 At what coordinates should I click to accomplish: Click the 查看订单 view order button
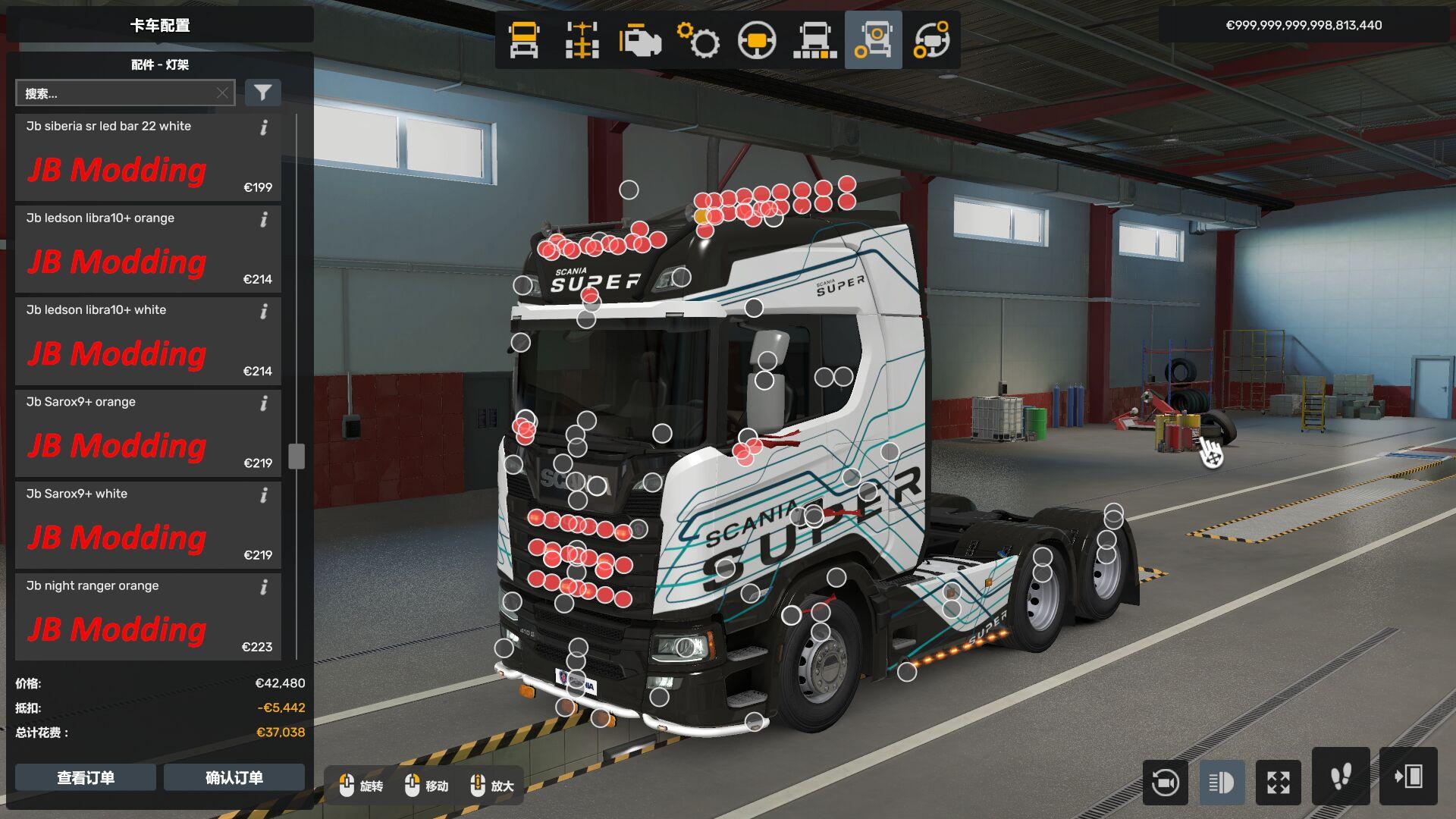86,777
